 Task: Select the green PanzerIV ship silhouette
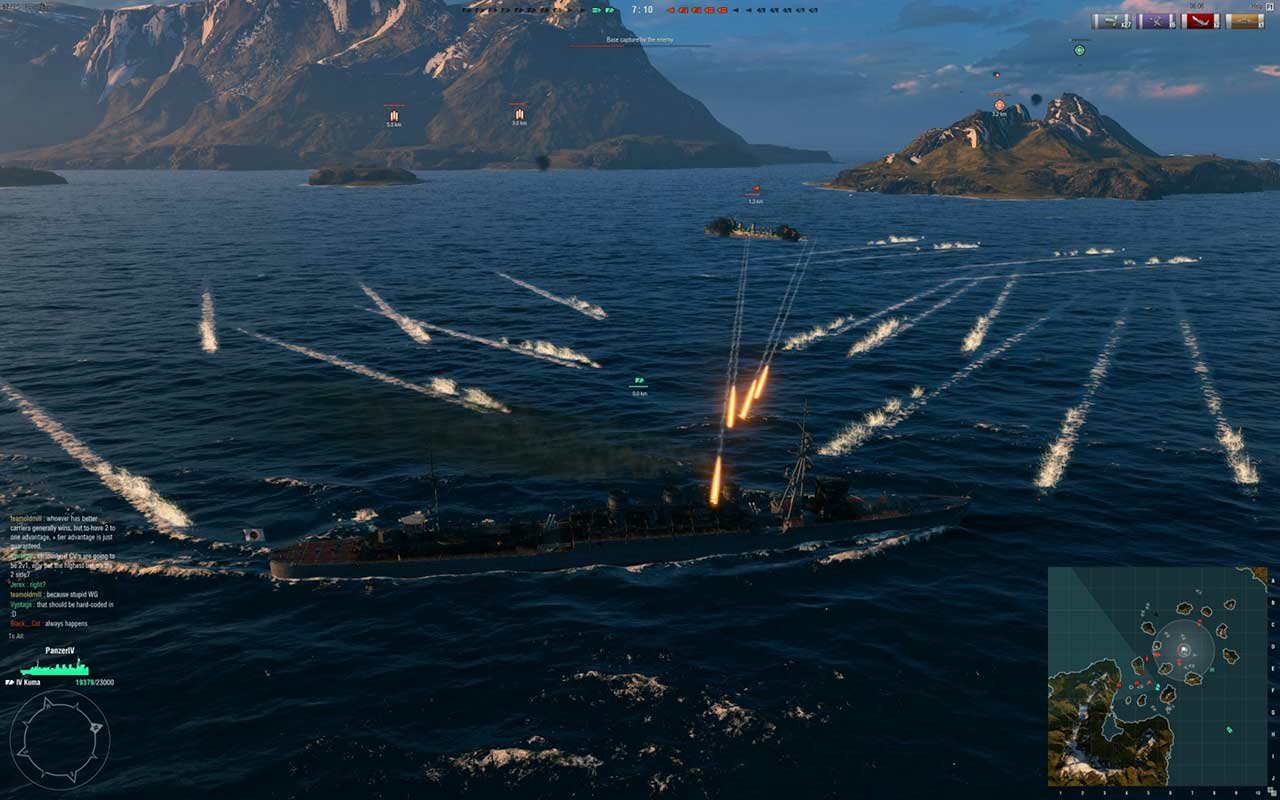point(54,667)
